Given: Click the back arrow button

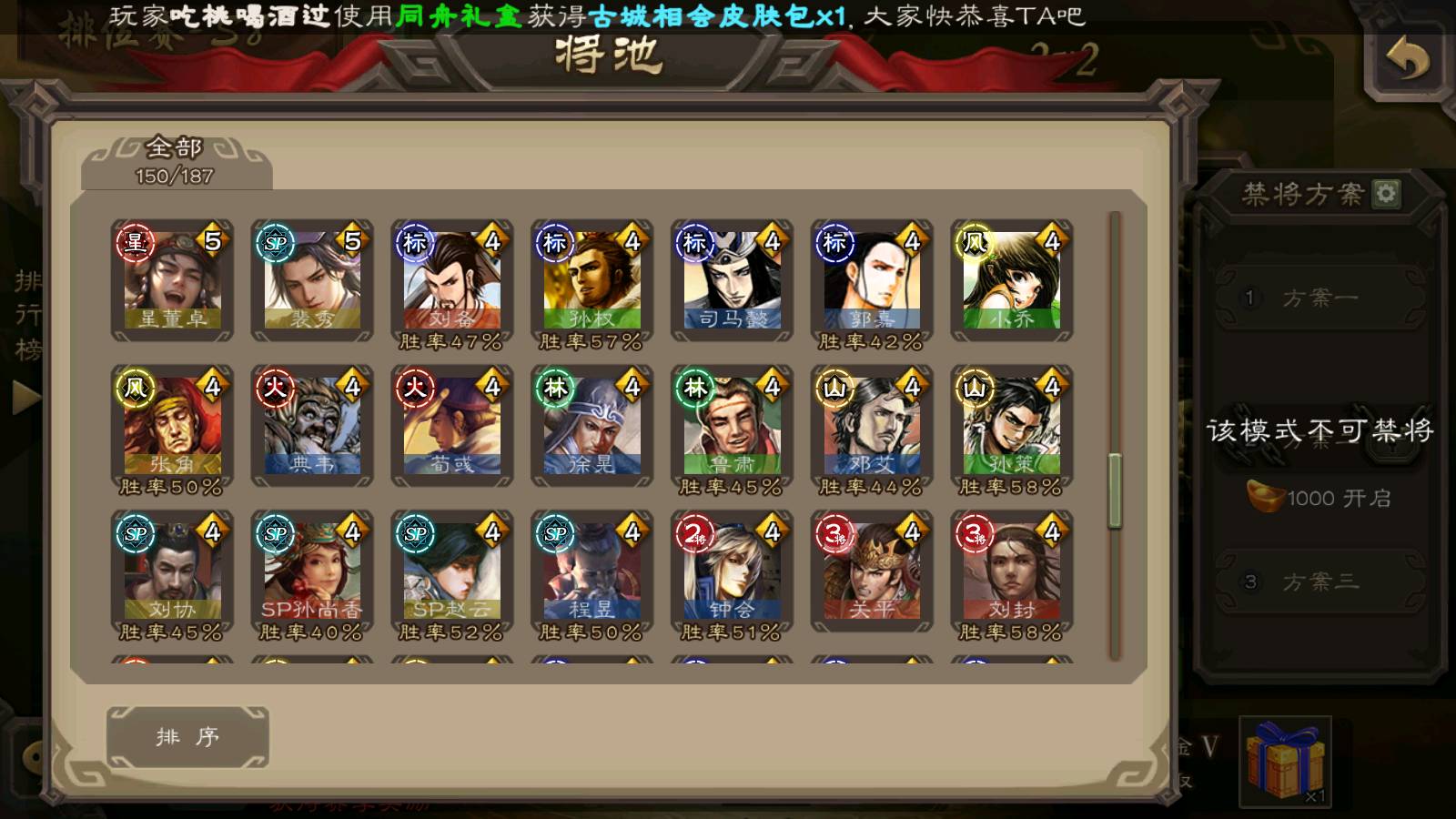Looking at the screenshot, I should pos(1407,60).
